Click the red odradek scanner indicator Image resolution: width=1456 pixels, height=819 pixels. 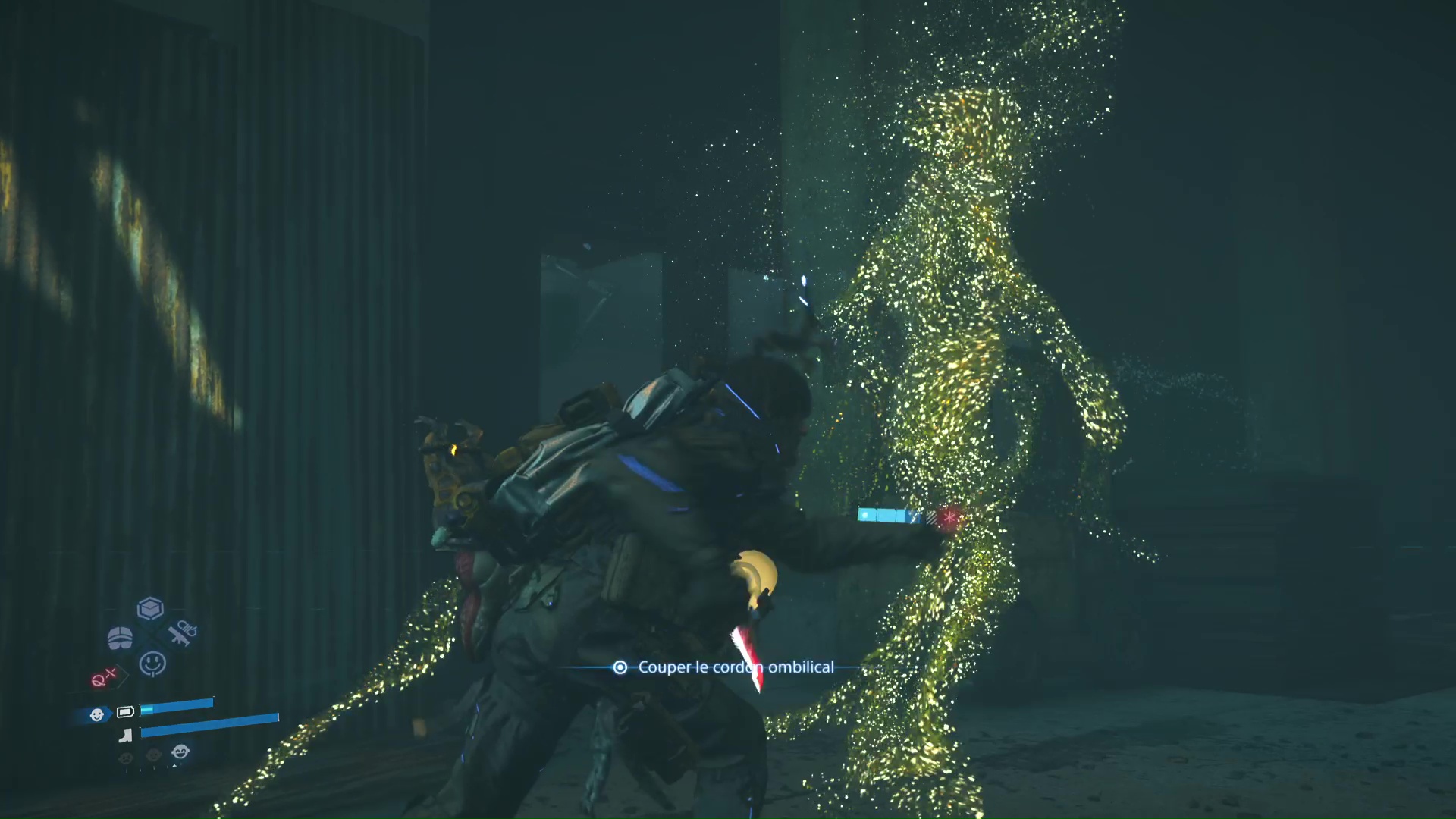[104, 677]
